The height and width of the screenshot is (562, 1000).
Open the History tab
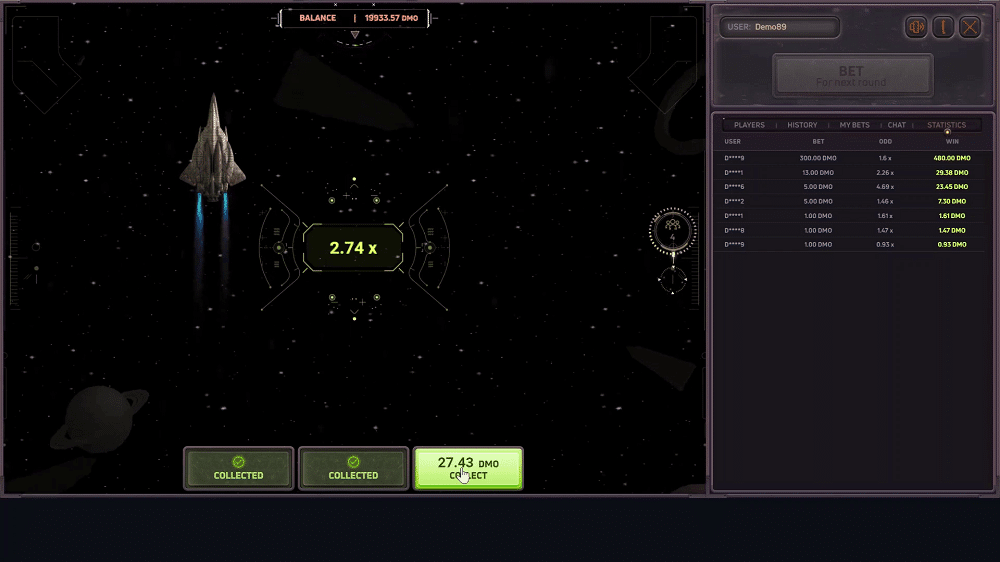[802, 125]
